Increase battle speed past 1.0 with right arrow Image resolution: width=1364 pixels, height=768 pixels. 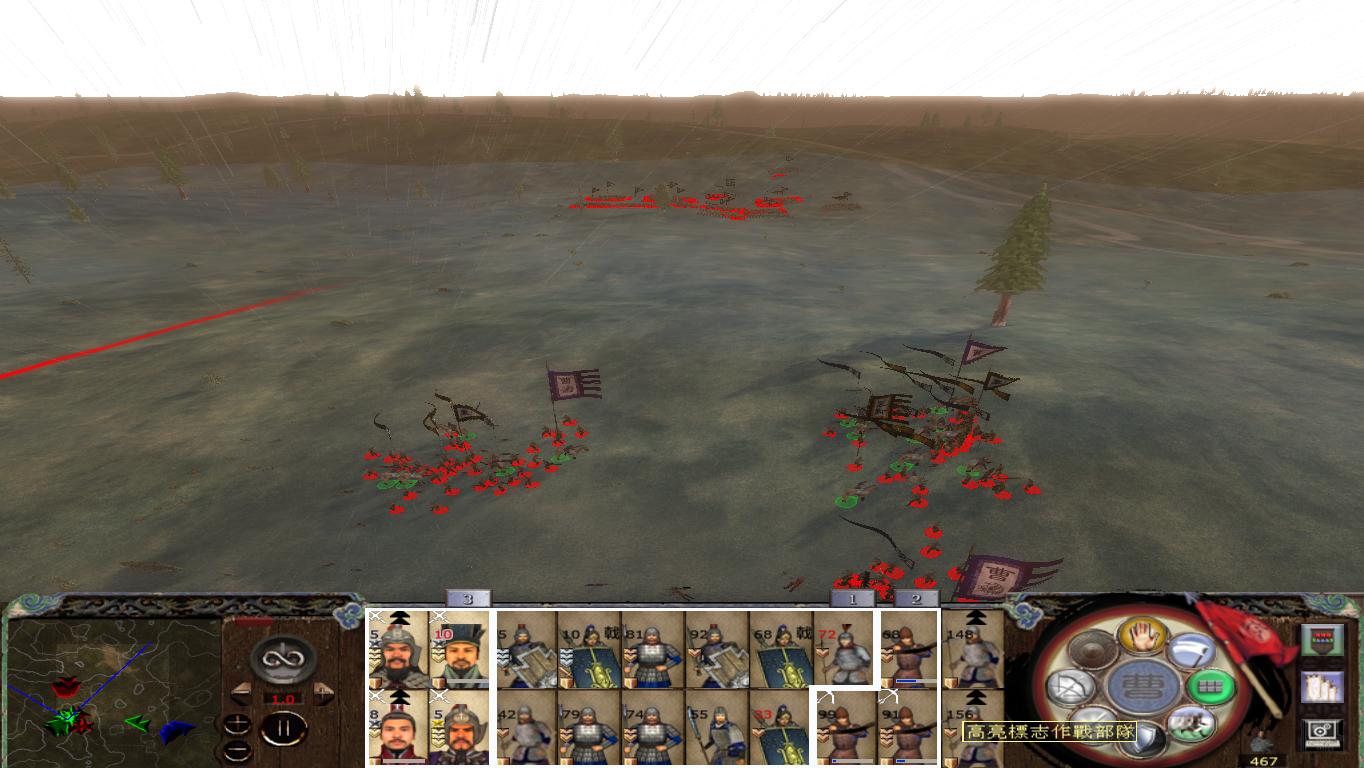(323, 693)
